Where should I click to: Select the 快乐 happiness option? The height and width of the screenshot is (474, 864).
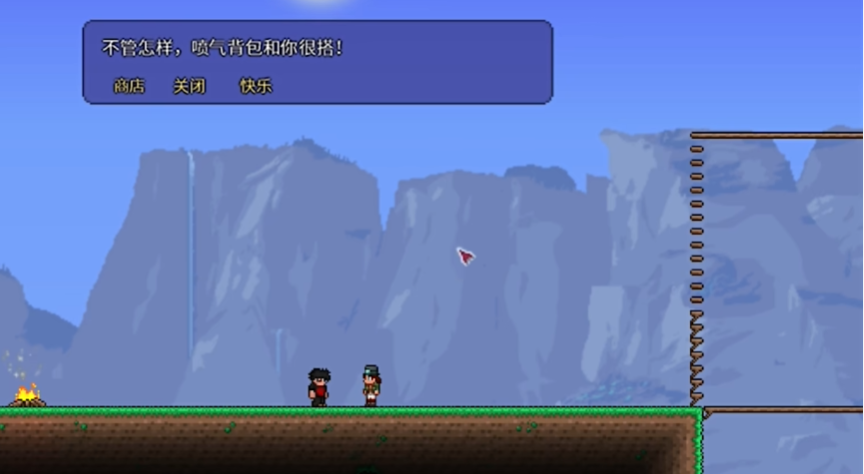255,86
